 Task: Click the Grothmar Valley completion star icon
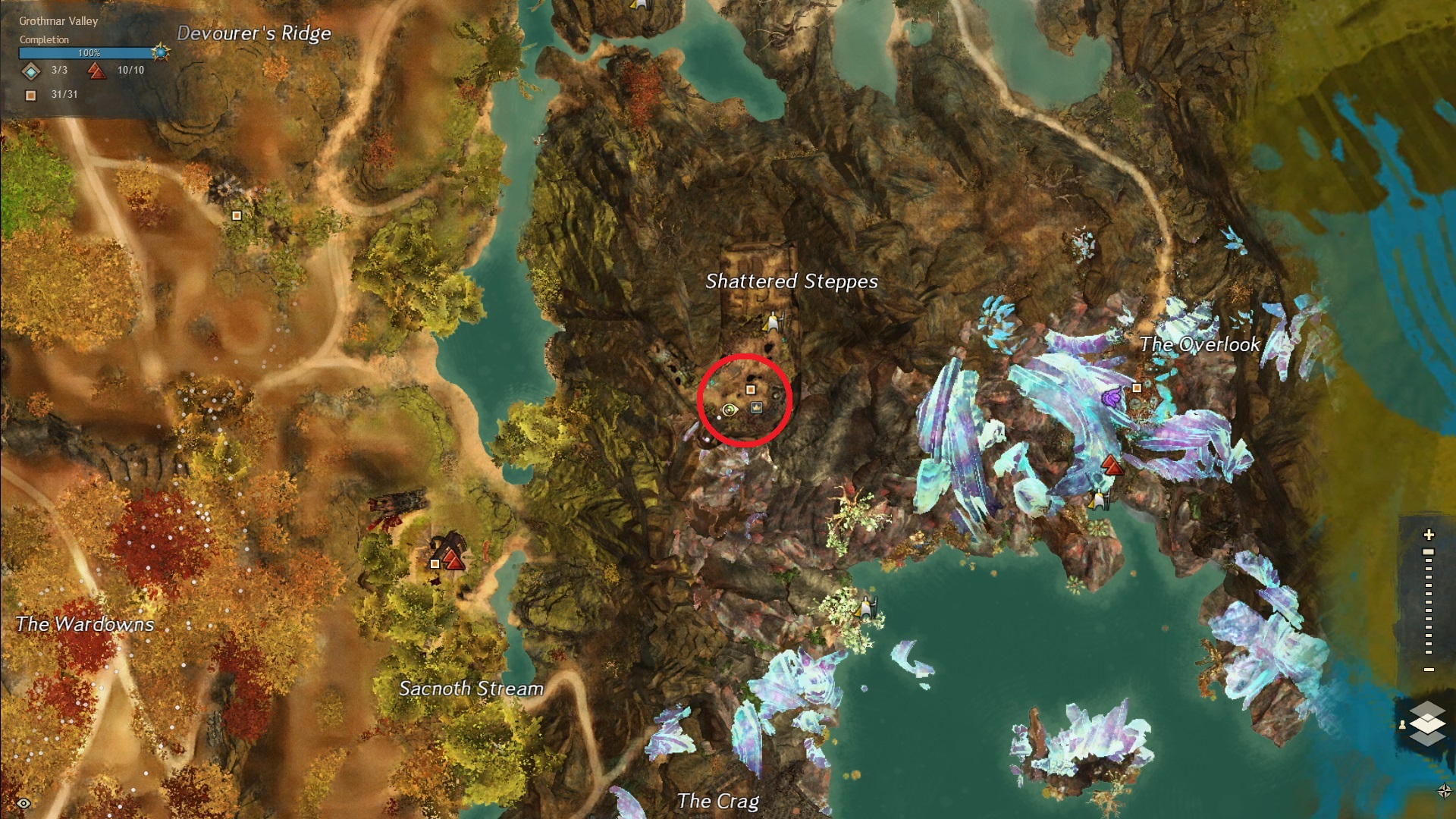(160, 52)
